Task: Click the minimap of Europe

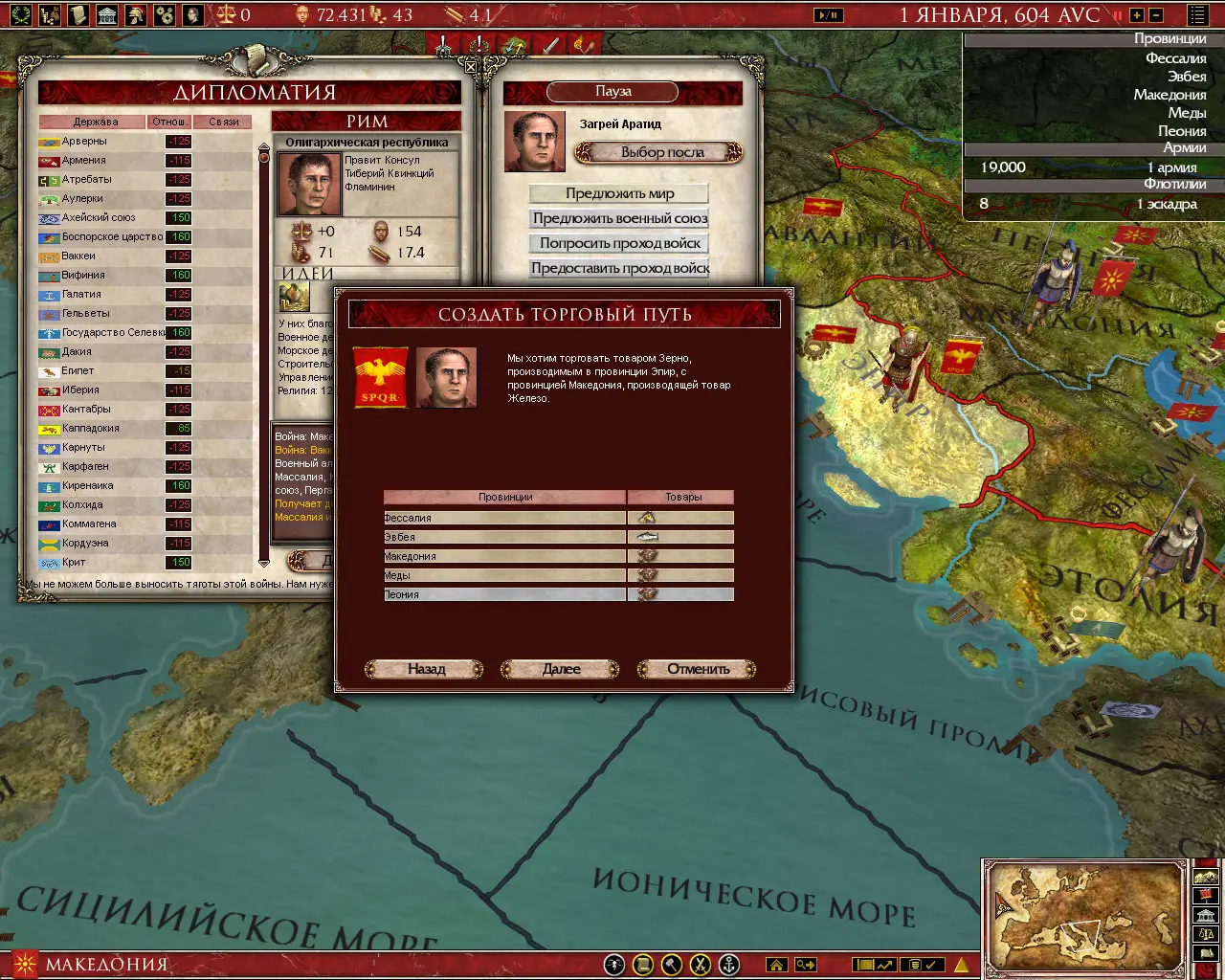Action: [x=1085, y=916]
